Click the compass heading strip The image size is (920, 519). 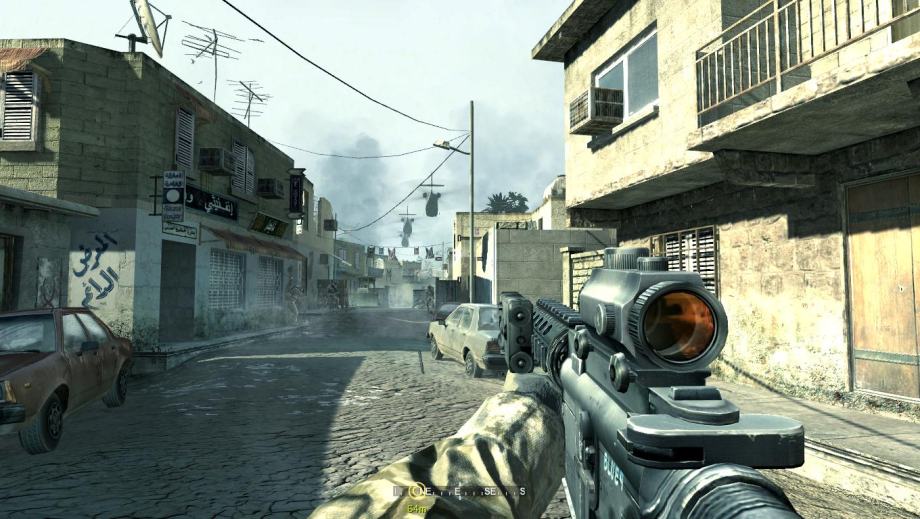459,491
